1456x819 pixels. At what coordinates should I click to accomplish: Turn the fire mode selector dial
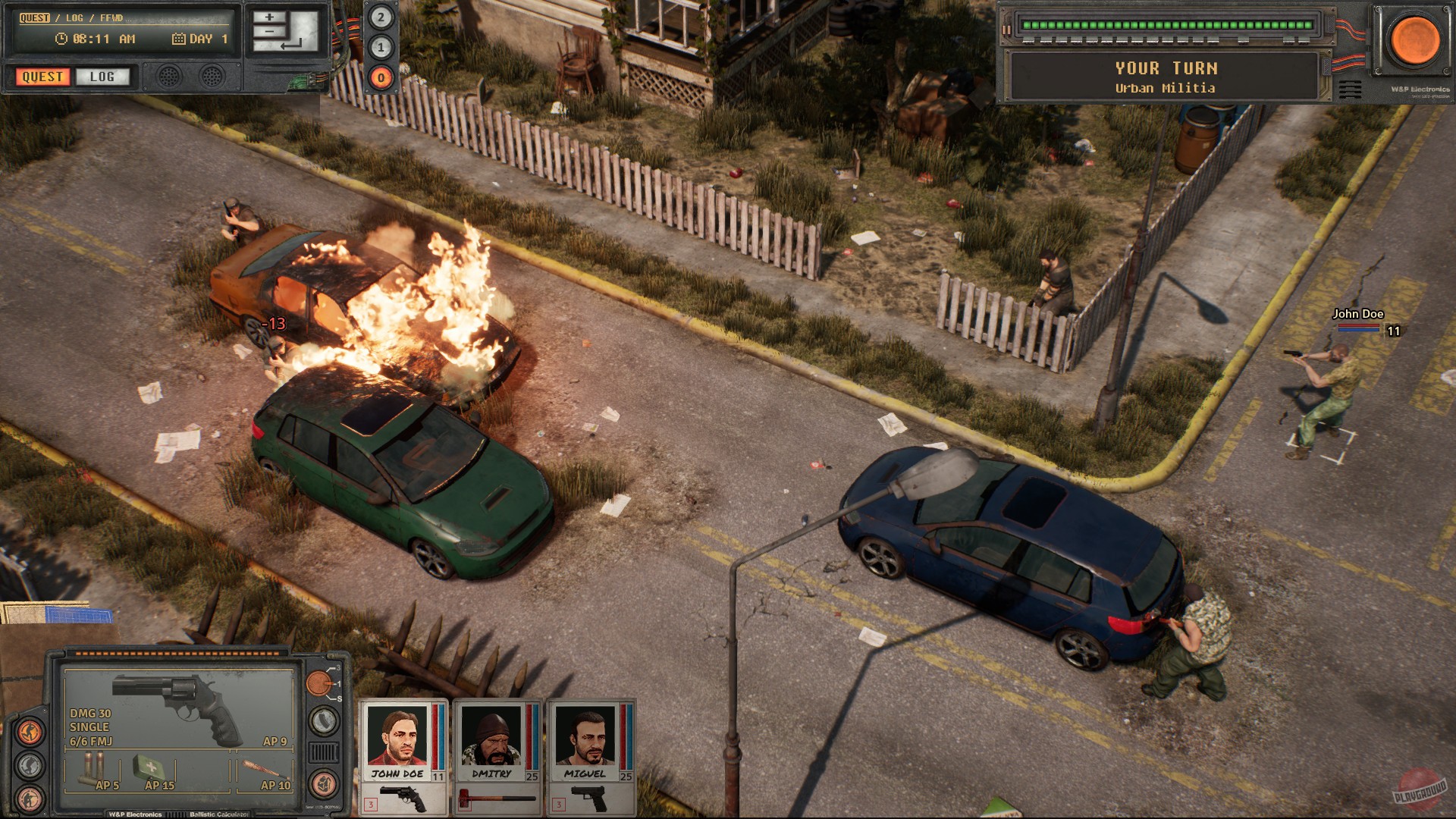[319, 683]
